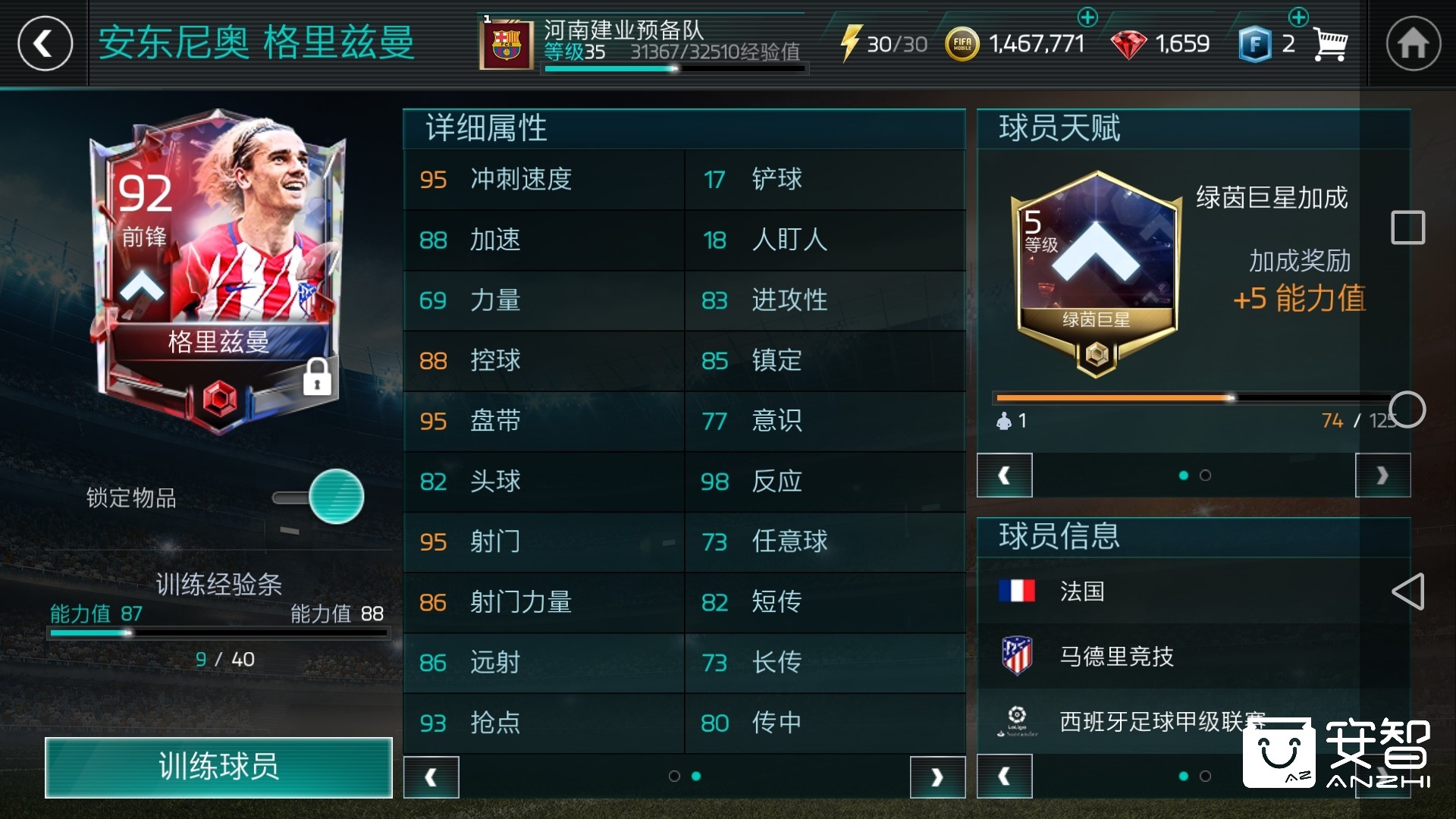Image resolution: width=1456 pixels, height=819 pixels.
Task: Open previous page in 球员信息 panel
Action: click(x=1005, y=777)
